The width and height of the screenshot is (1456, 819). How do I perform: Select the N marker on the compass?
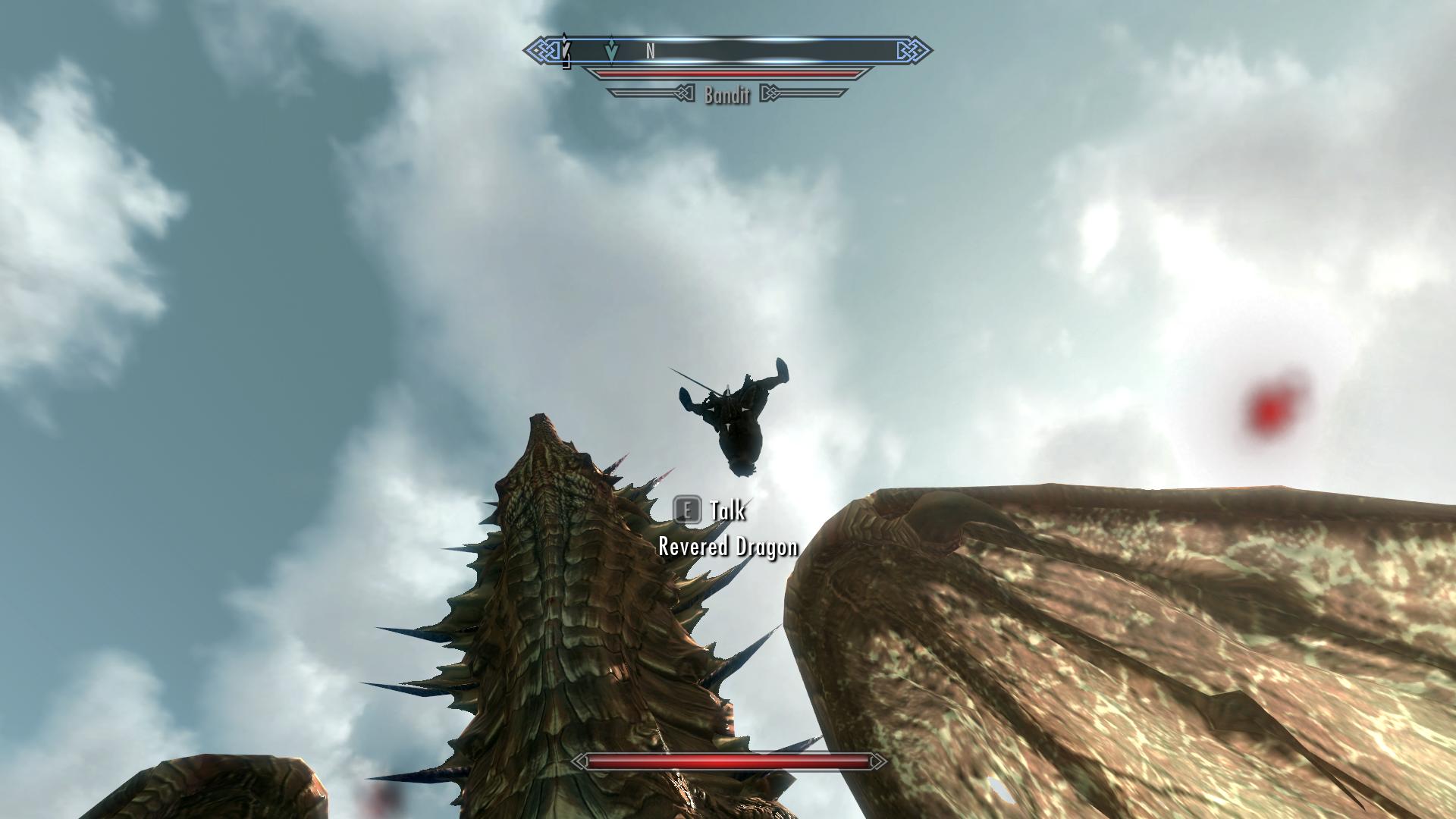point(650,50)
